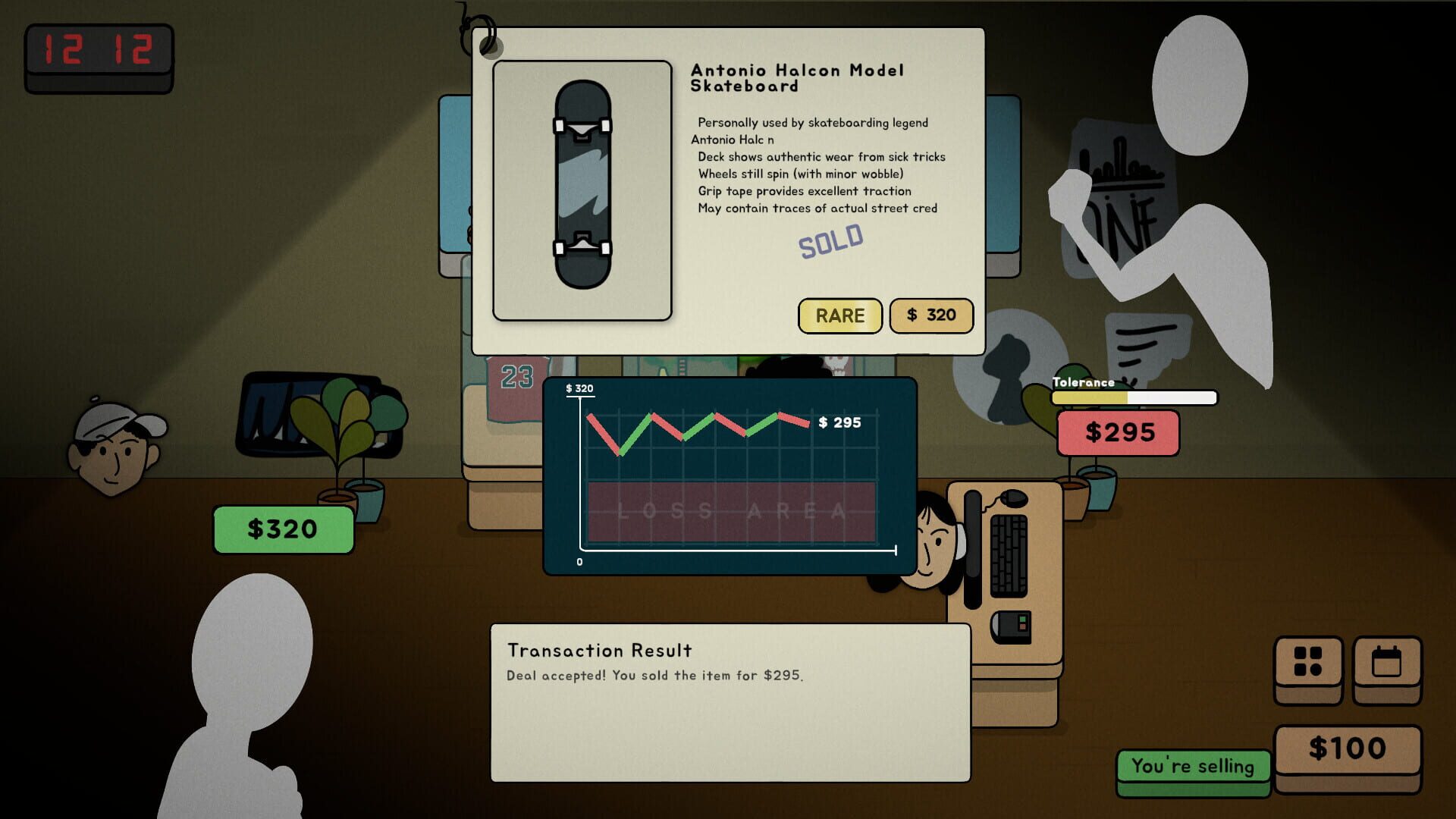Viewport: 1456px width, 819px height.
Task: Click the green You're selling toggle
Action: tap(1193, 767)
